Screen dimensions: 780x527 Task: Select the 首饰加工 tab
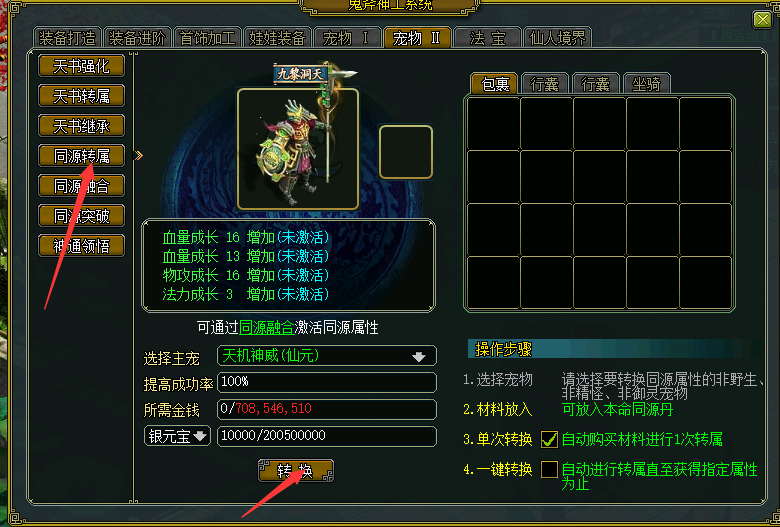[207, 39]
